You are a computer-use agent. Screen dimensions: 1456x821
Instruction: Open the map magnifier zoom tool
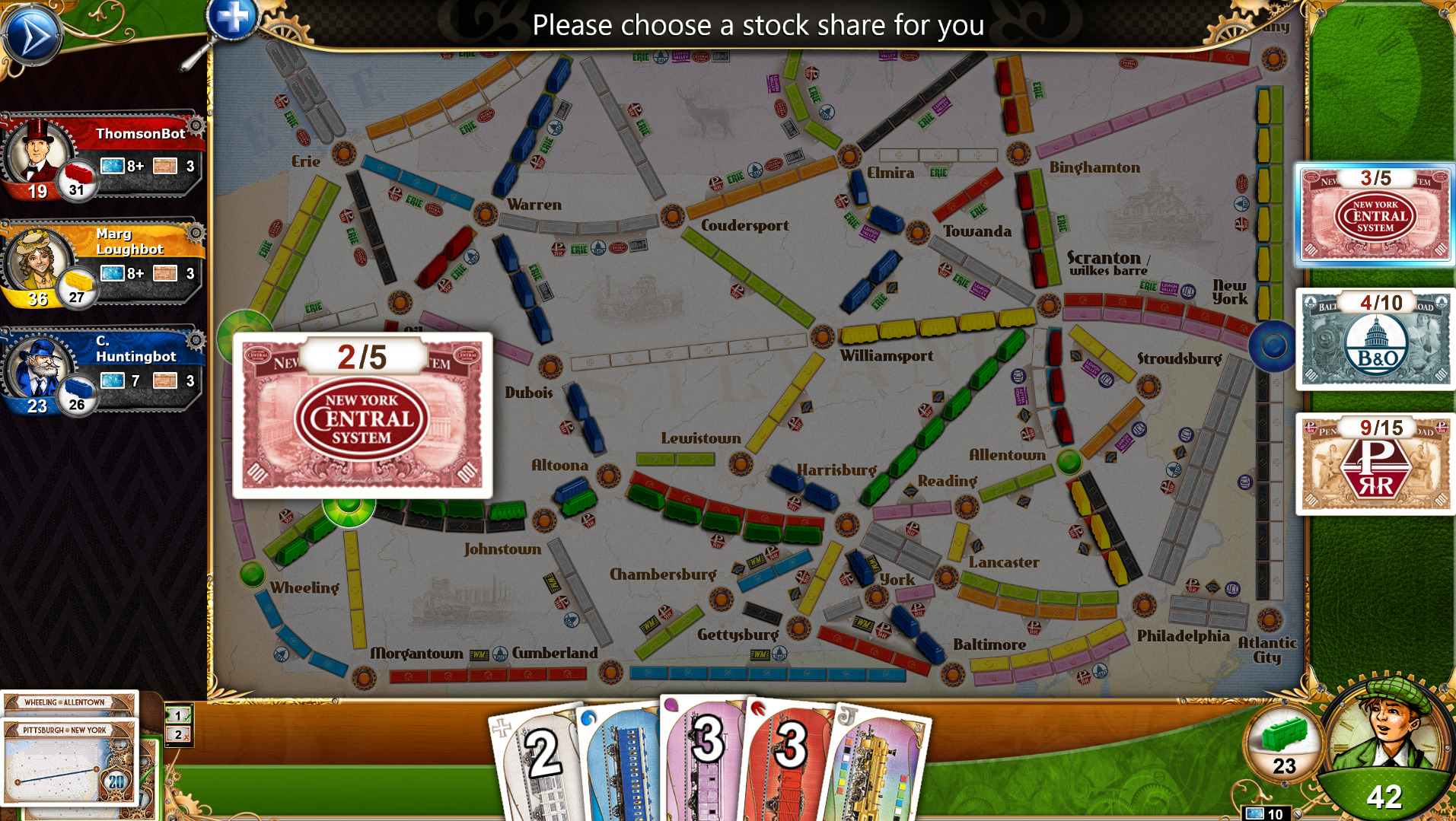[234, 21]
